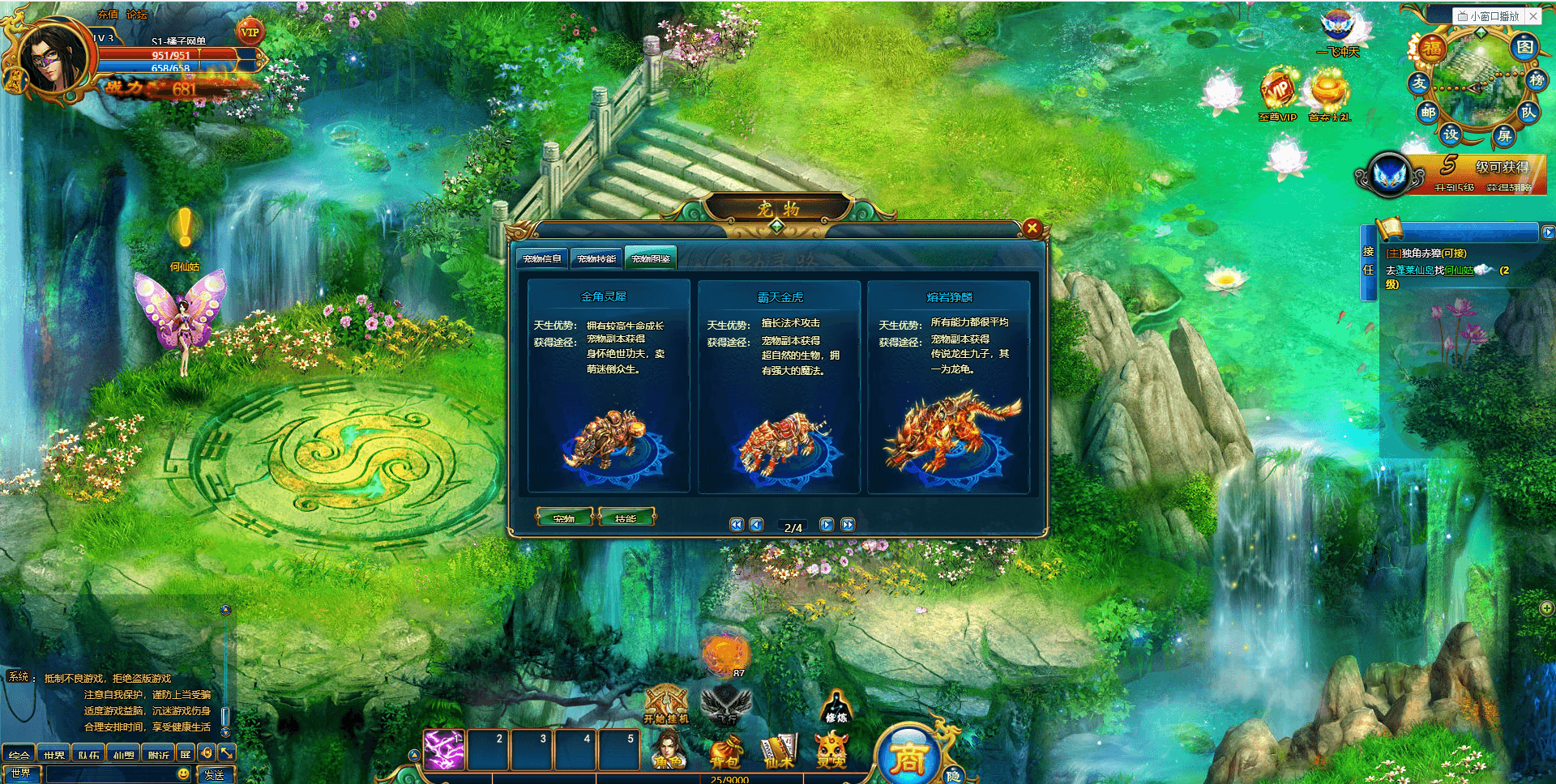
Task: Open the 角色 character sheet
Action: [x=669, y=750]
